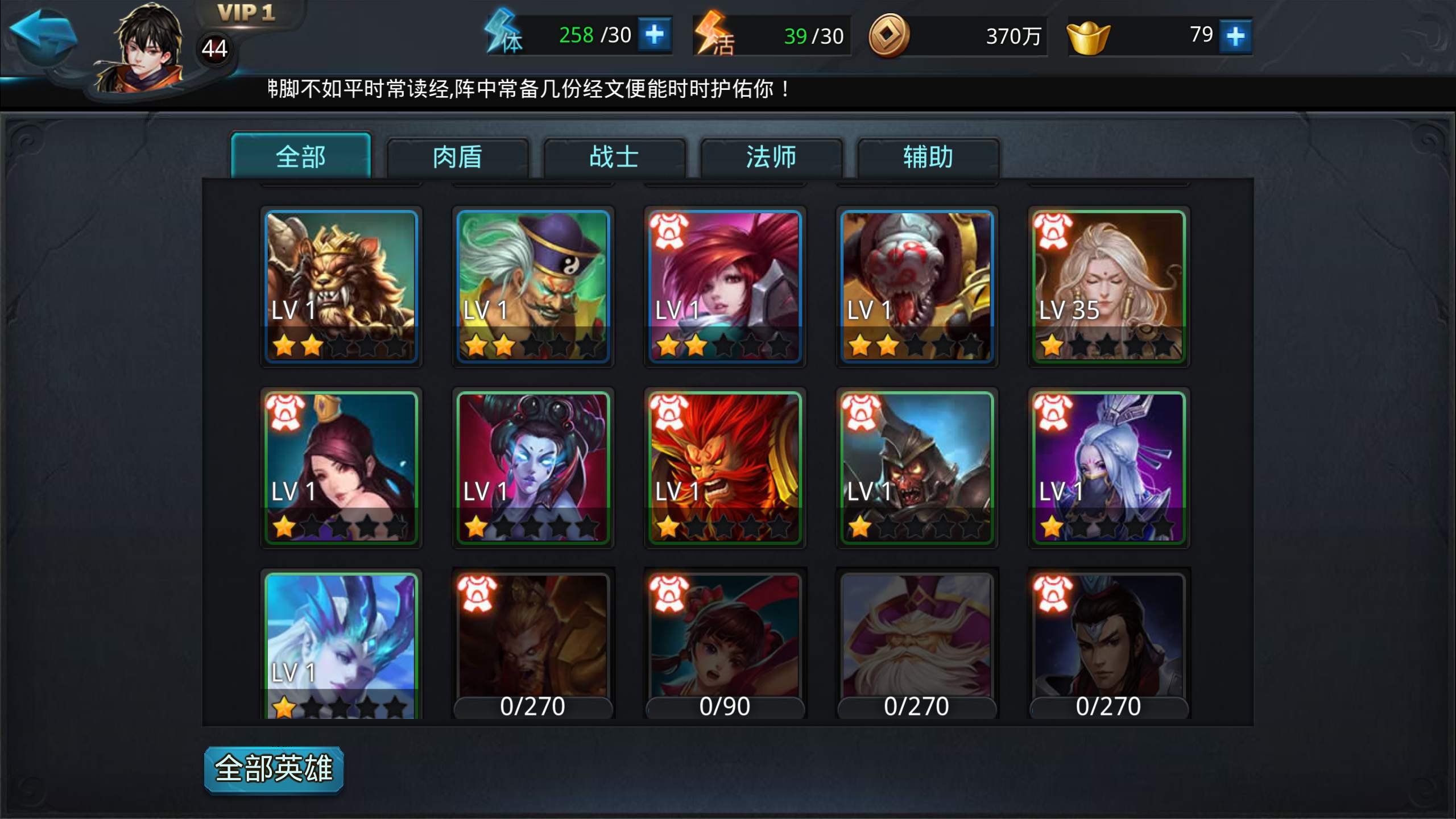Switch to the 法师 tab

(x=771, y=158)
